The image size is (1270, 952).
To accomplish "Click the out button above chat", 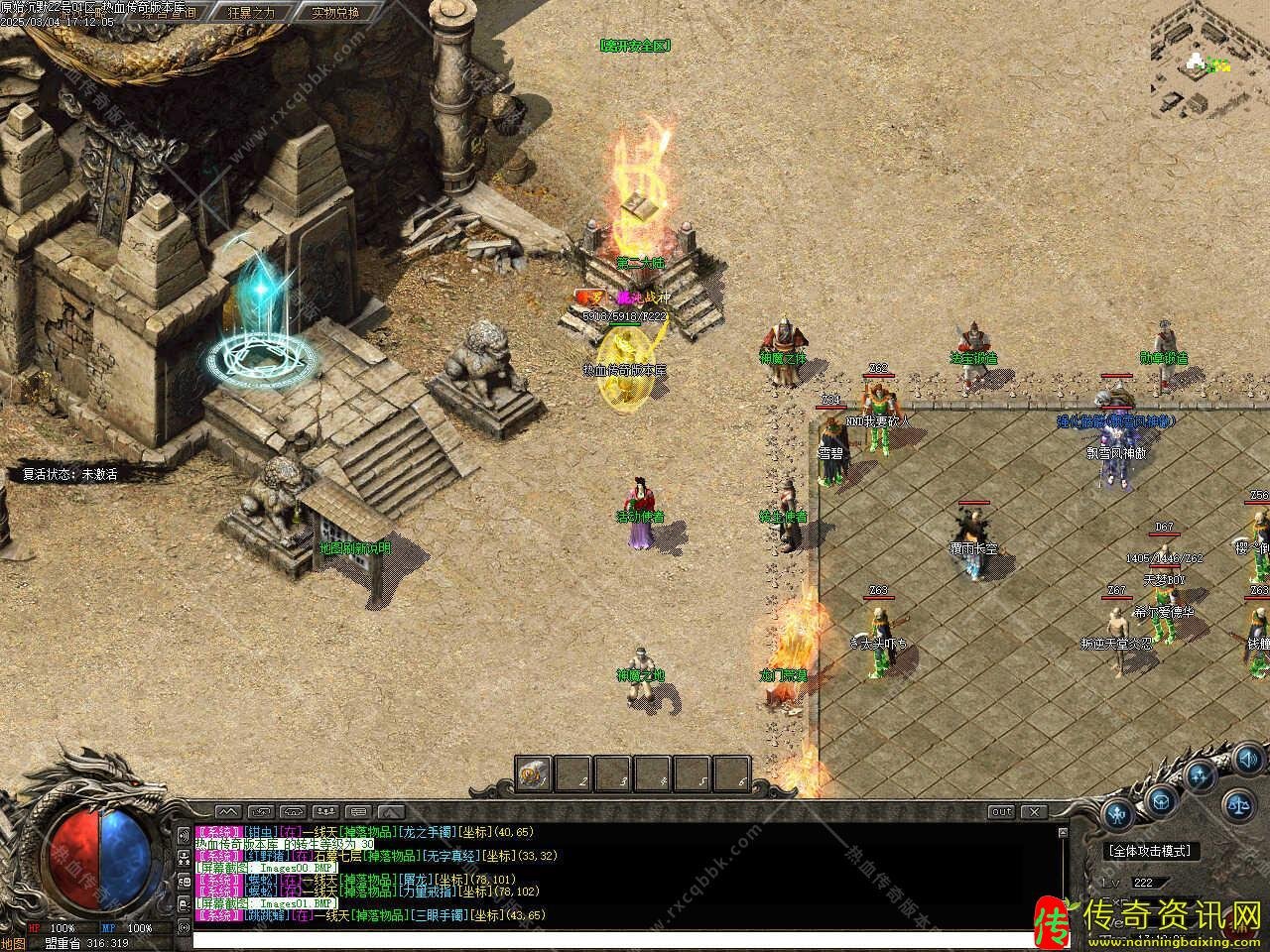I will 1001,812.
